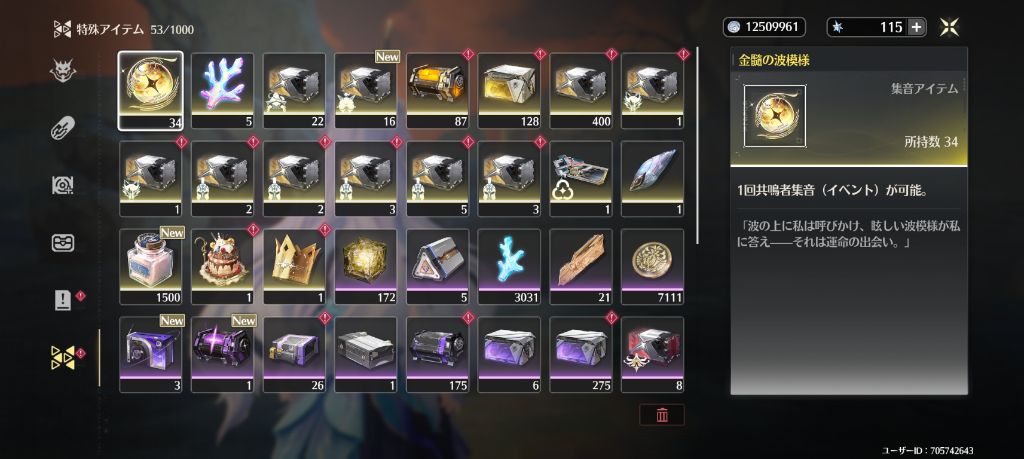Image resolution: width=1024 pixels, height=459 pixels.
Task: Choose the iridescent coral item with count 5
Action: (x=222, y=90)
